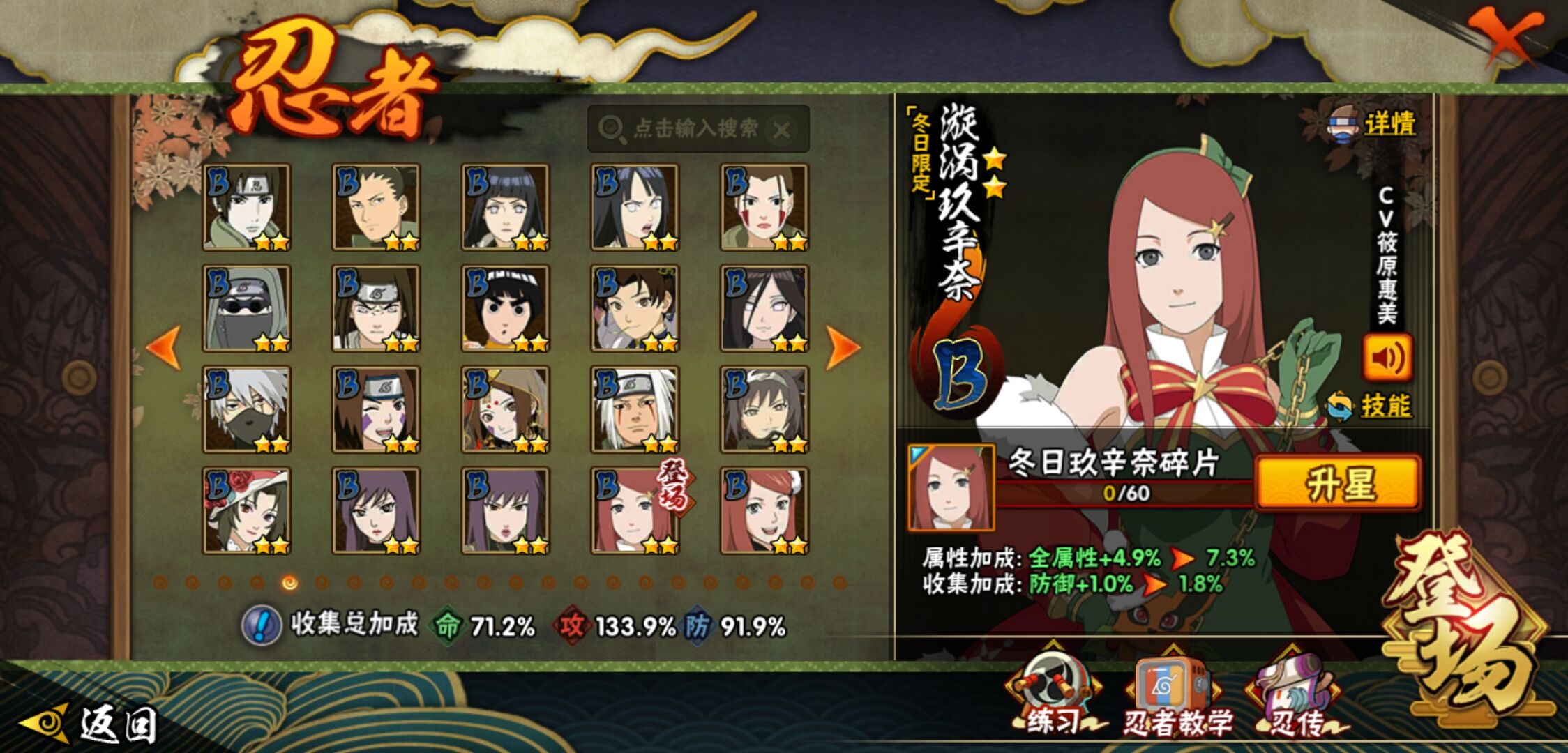The image size is (1568, 753).
Task: Tap the 升星 star upgrade button
Action: 1339,483
